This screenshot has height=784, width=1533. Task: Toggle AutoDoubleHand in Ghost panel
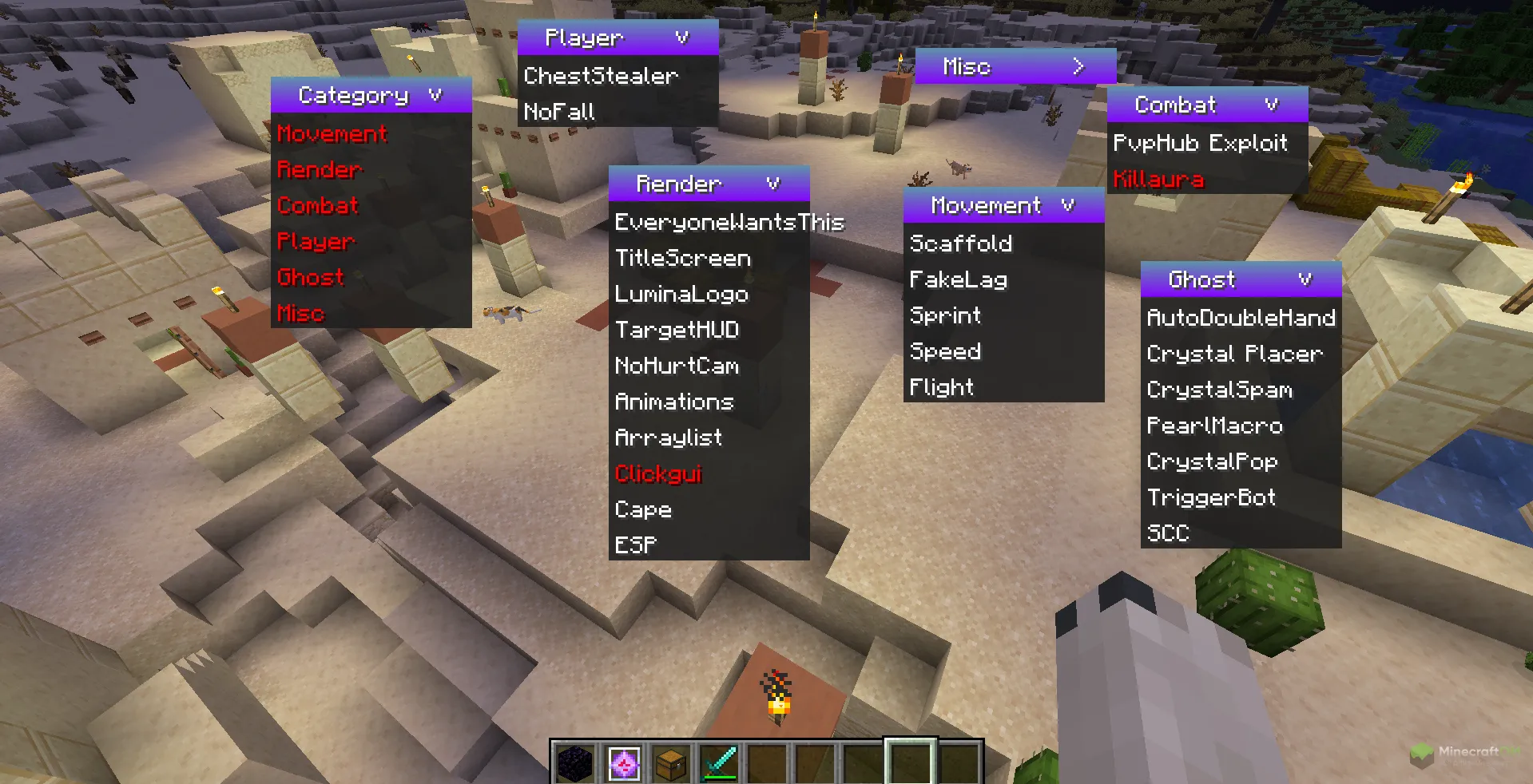[x=1241, y=318]
